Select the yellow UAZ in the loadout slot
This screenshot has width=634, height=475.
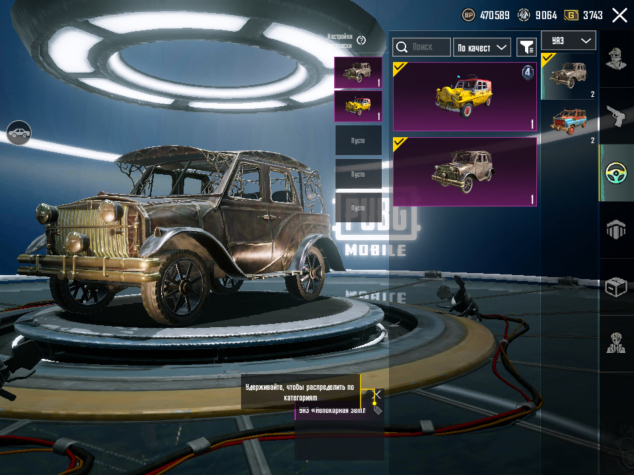(357, 105)
